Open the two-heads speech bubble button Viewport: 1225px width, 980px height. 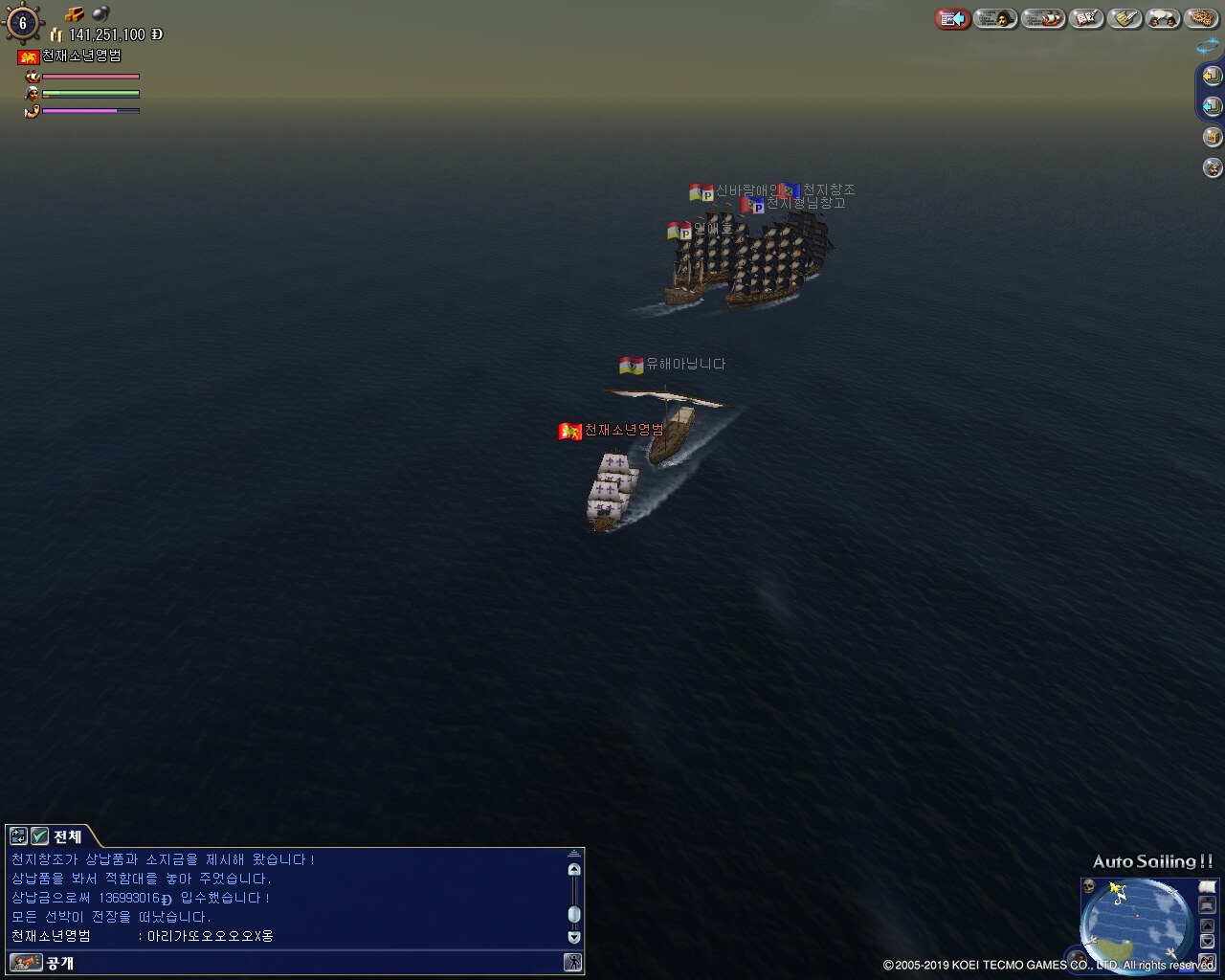1163,18
